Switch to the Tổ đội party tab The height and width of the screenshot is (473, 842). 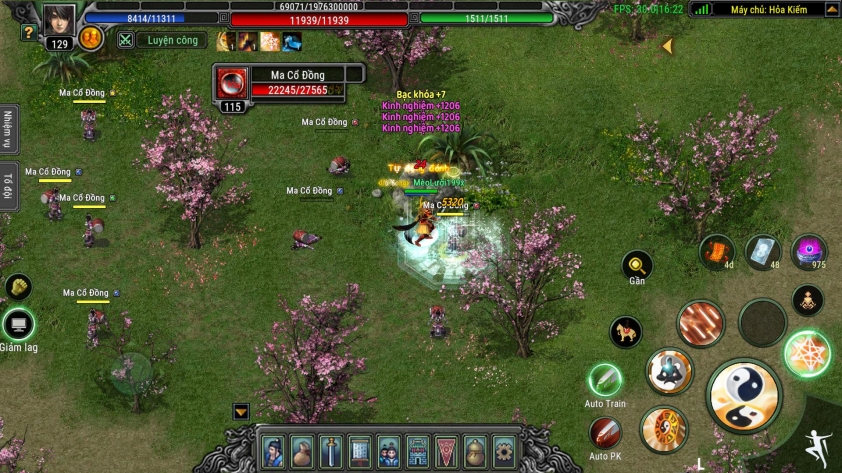9,185
